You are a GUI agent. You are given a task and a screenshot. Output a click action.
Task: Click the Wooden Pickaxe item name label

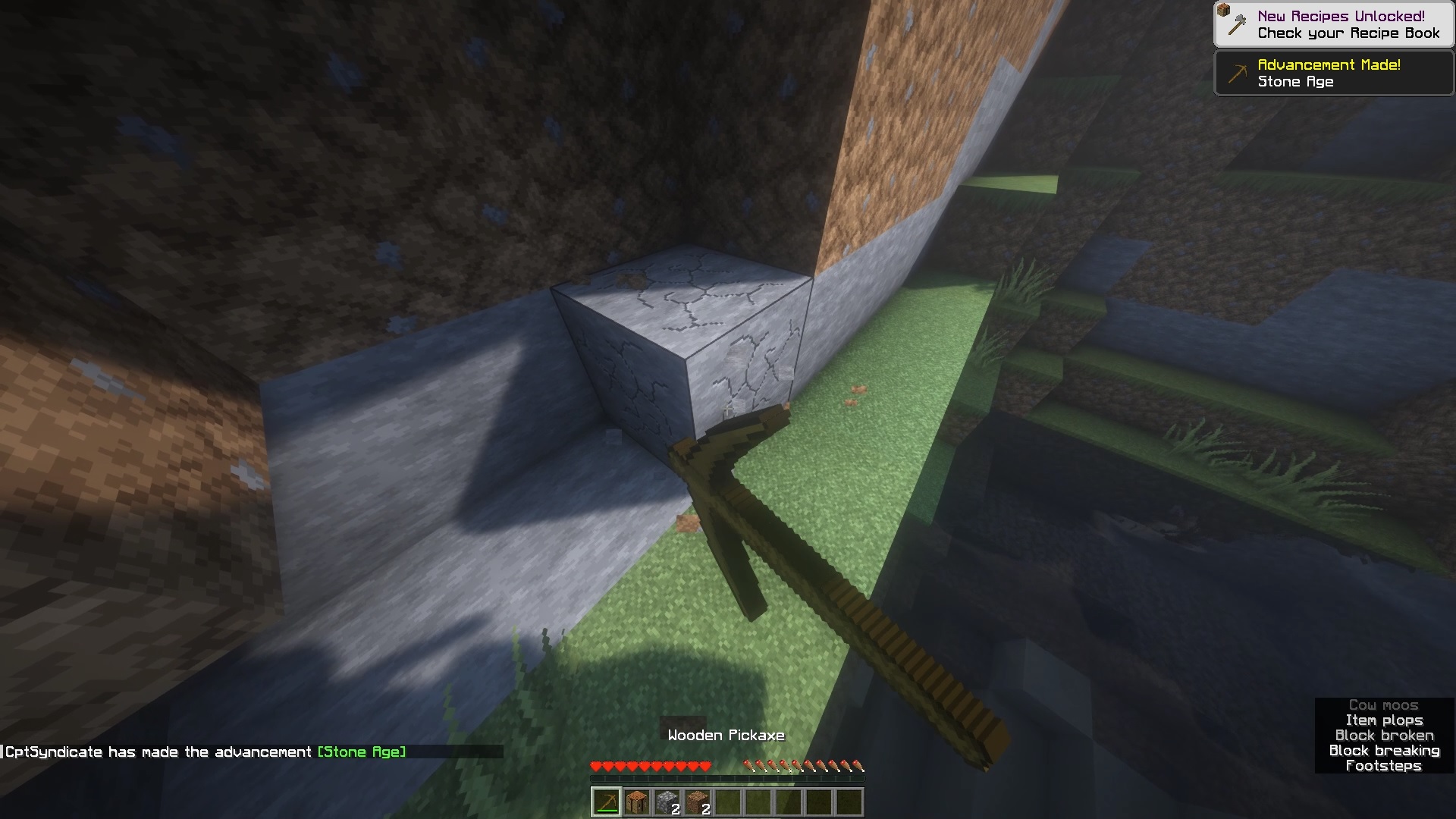tap(726, 735)
